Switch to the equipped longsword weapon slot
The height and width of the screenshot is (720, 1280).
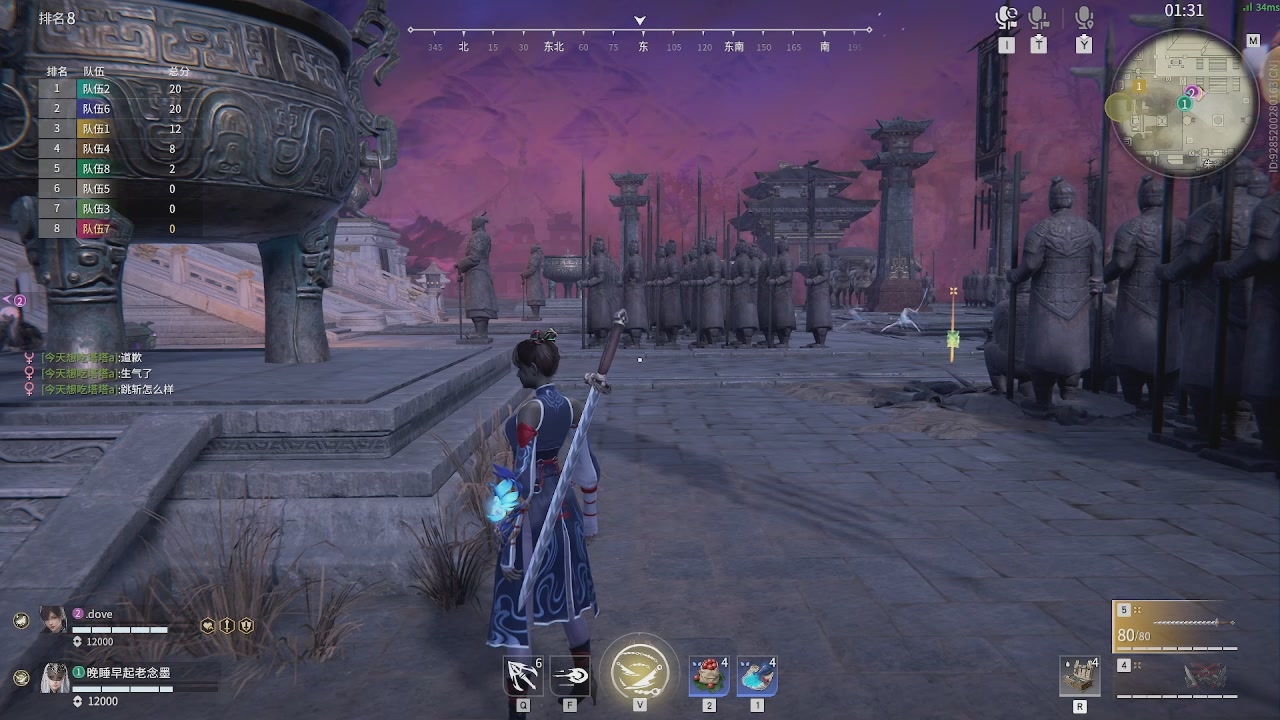tap(1176, 626)
